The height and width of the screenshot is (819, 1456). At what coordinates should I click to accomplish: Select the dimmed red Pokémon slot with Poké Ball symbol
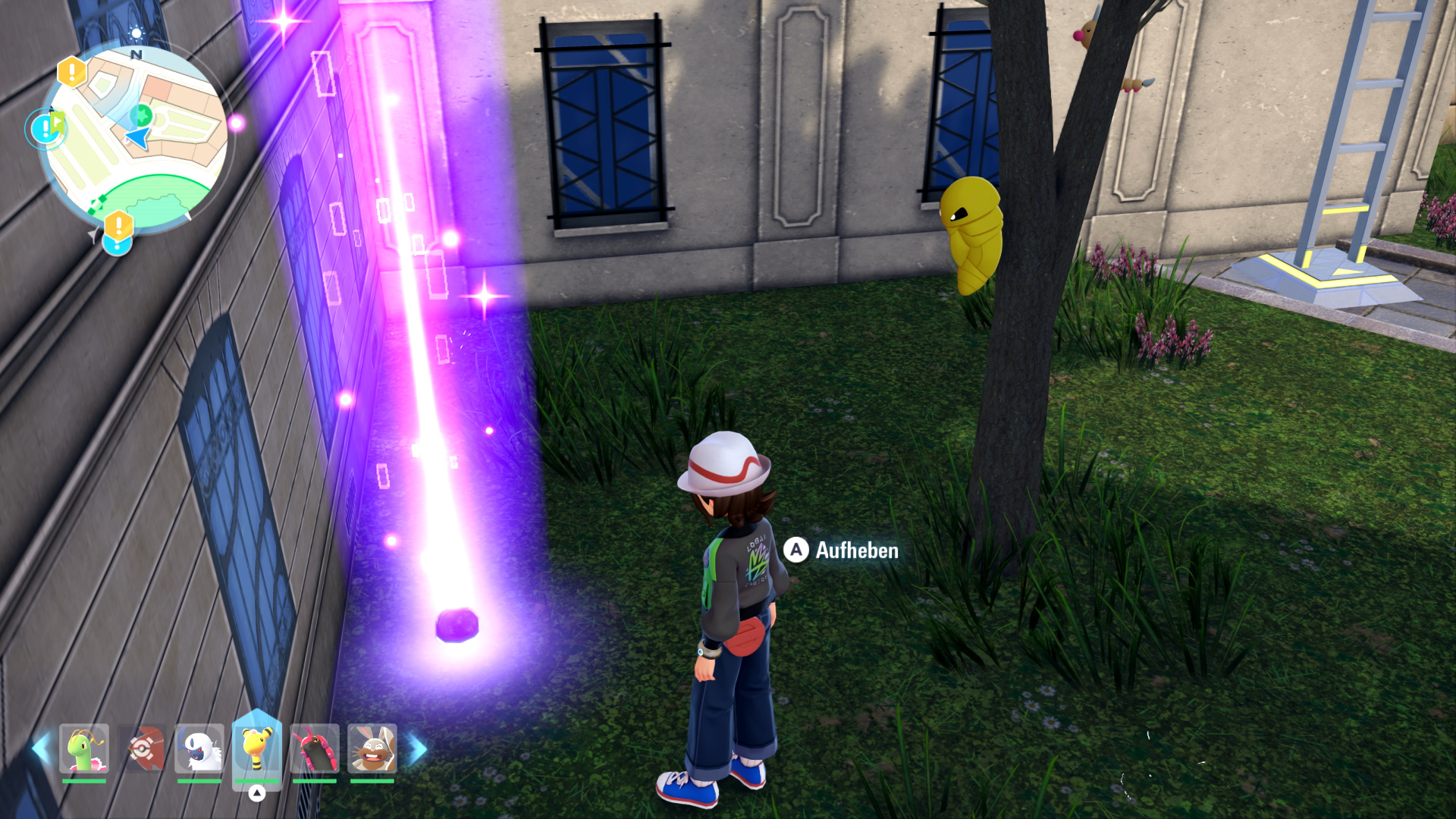coord(142,748)
